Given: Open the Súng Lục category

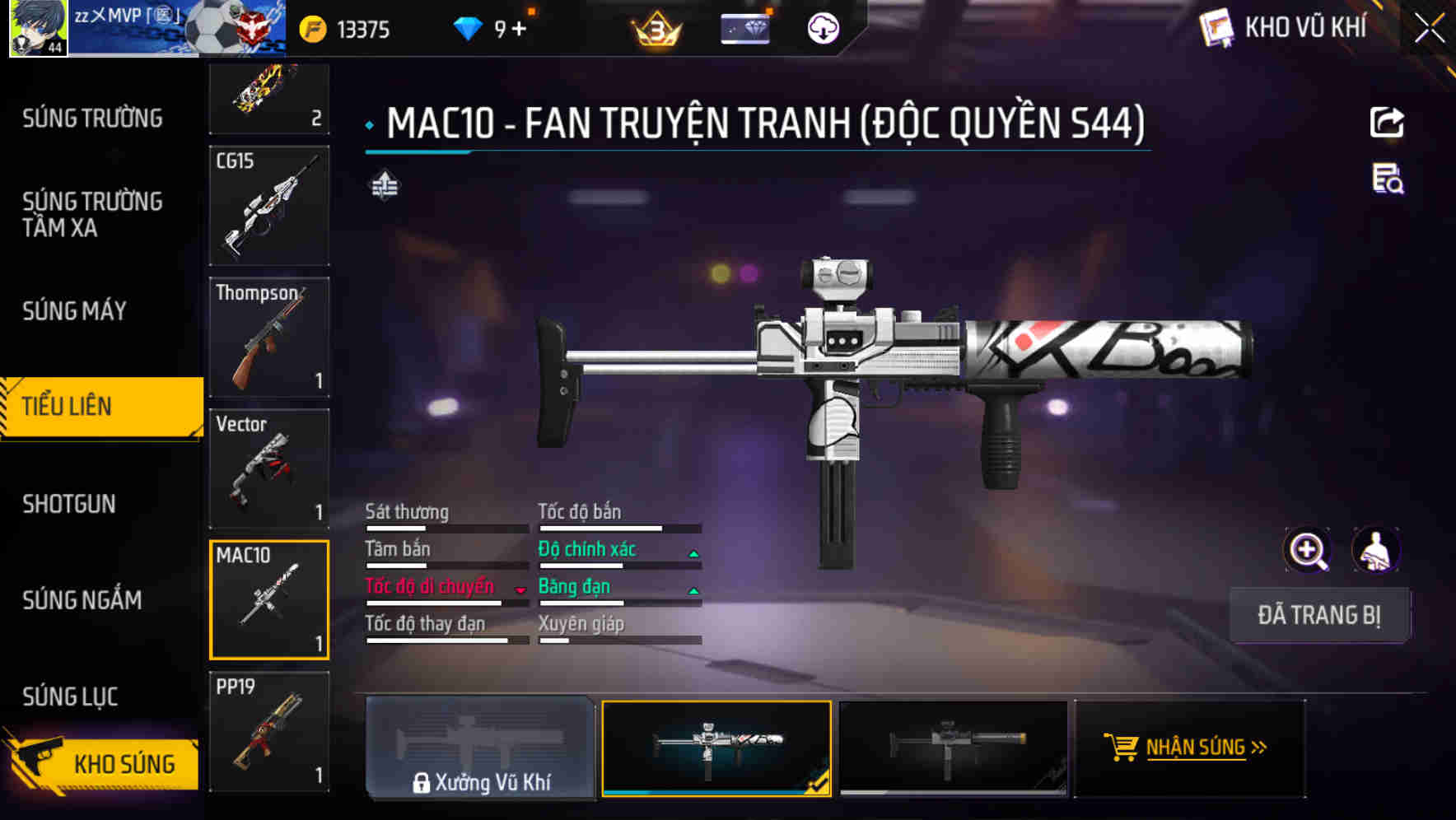Looking at the screenshot, I should (70, 697).
